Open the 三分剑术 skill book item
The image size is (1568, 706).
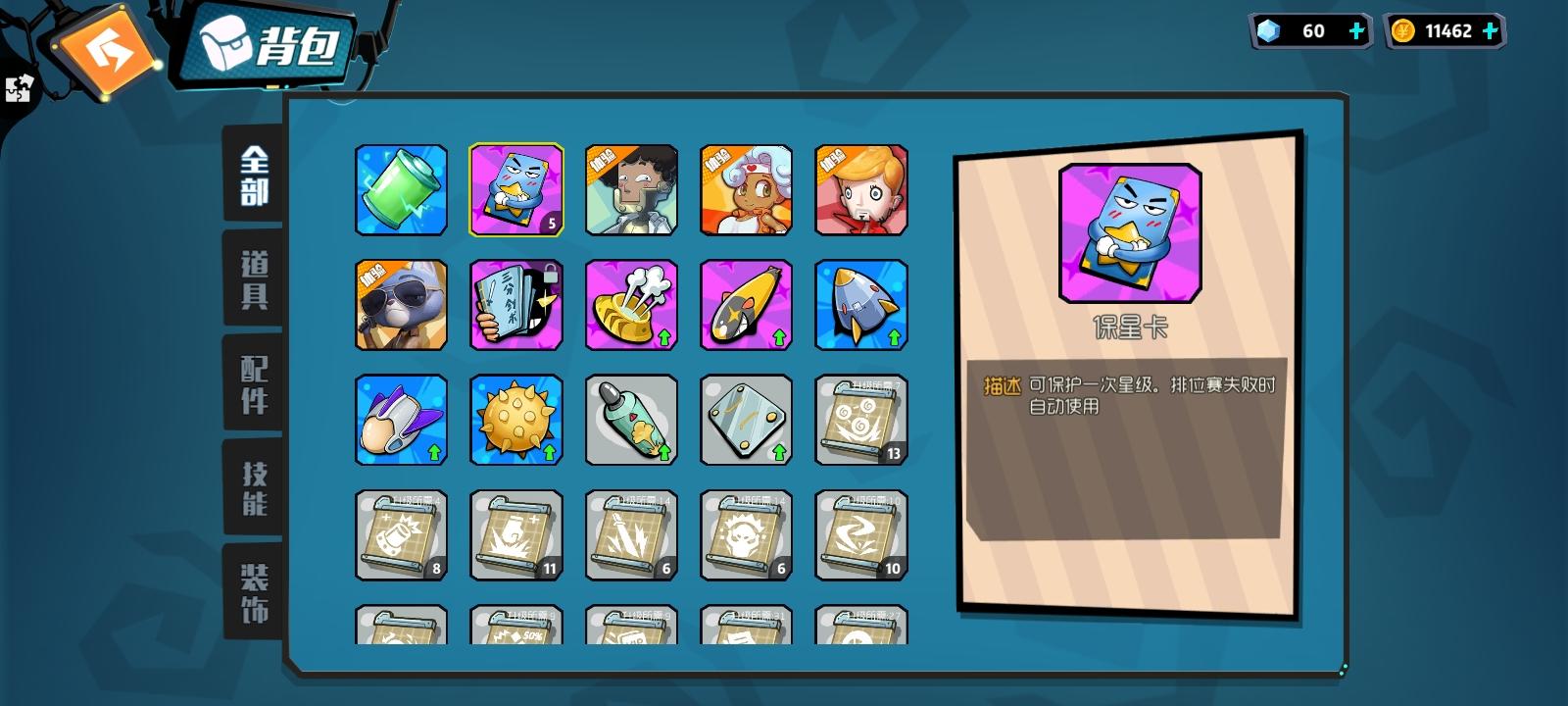click(515, 304)
